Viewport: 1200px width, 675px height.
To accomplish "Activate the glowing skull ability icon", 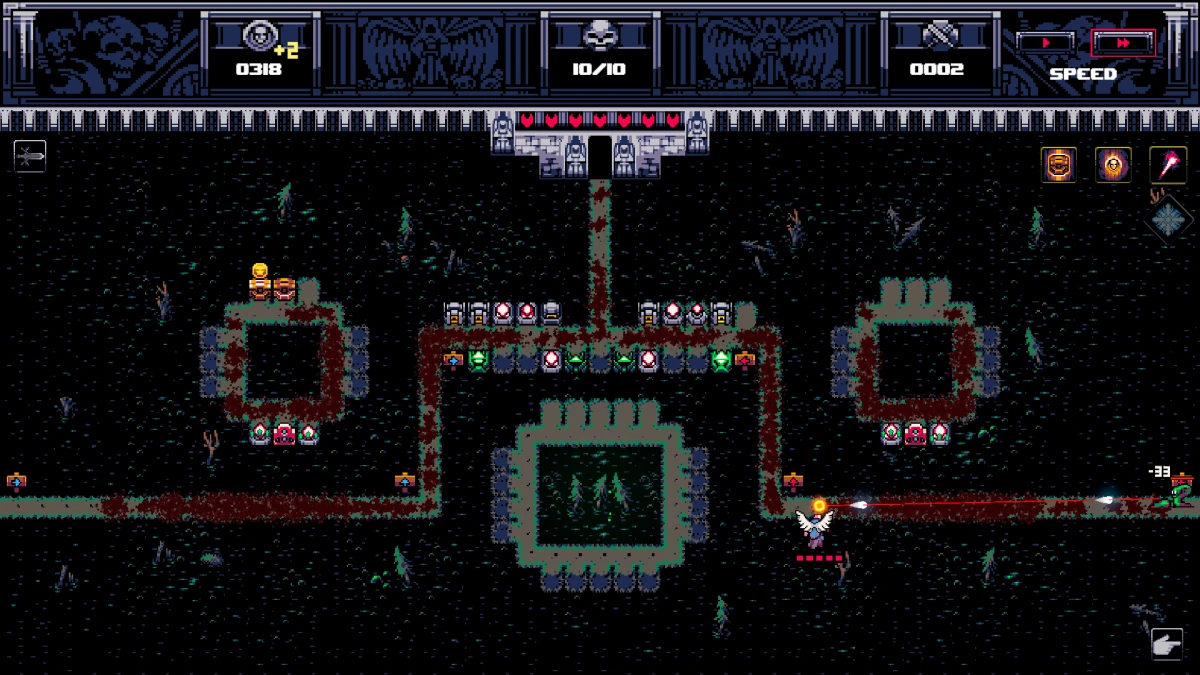I will 1113,164.
